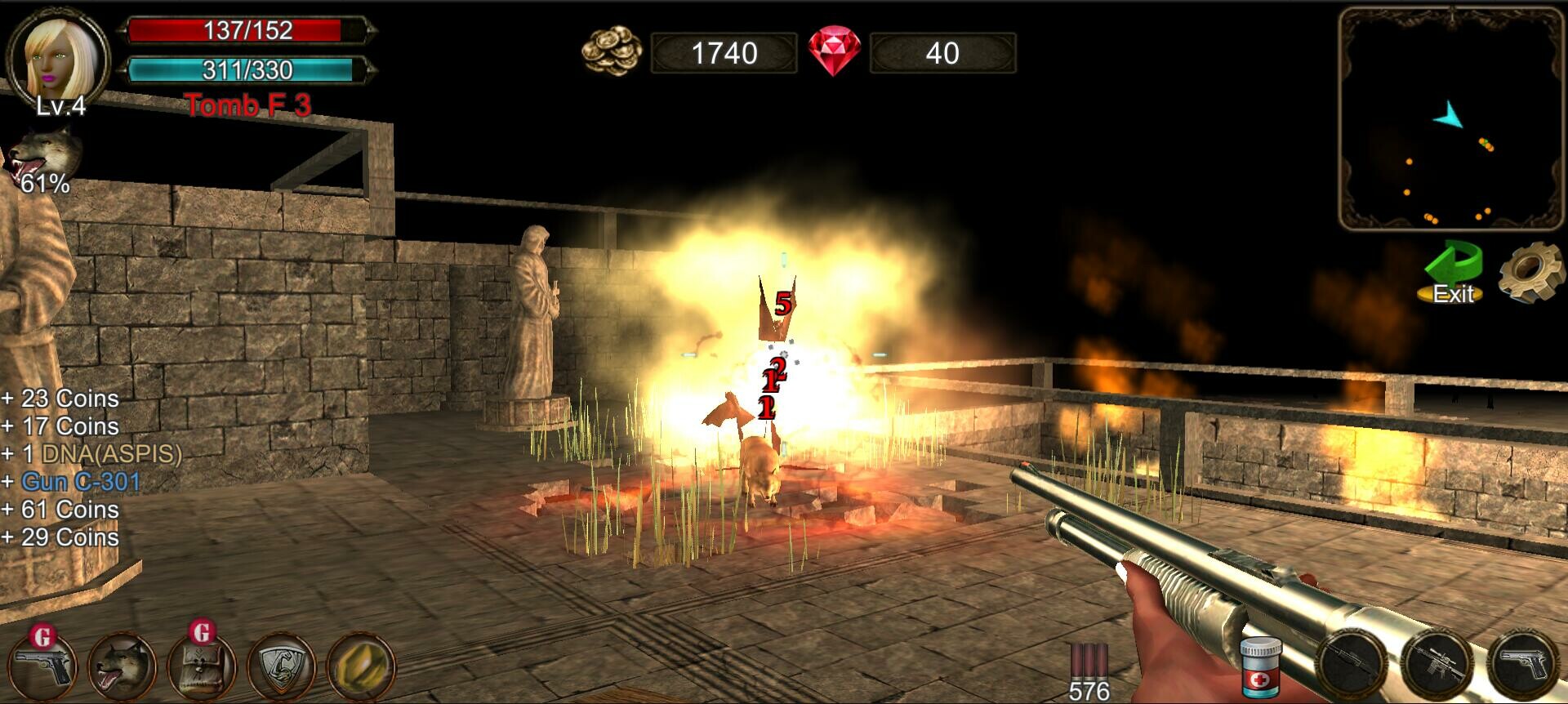1568x704 pixels.
Task: Click the G badge above the bag icon
Action: coord(201,633)
